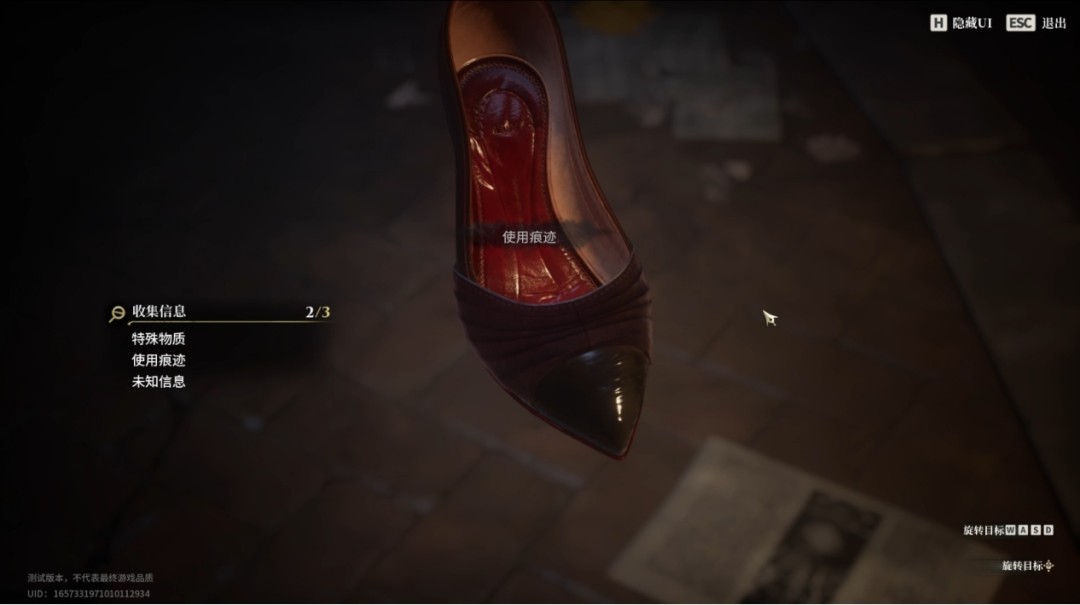Open the 收集信息 tracker header

tap(159, 312)
